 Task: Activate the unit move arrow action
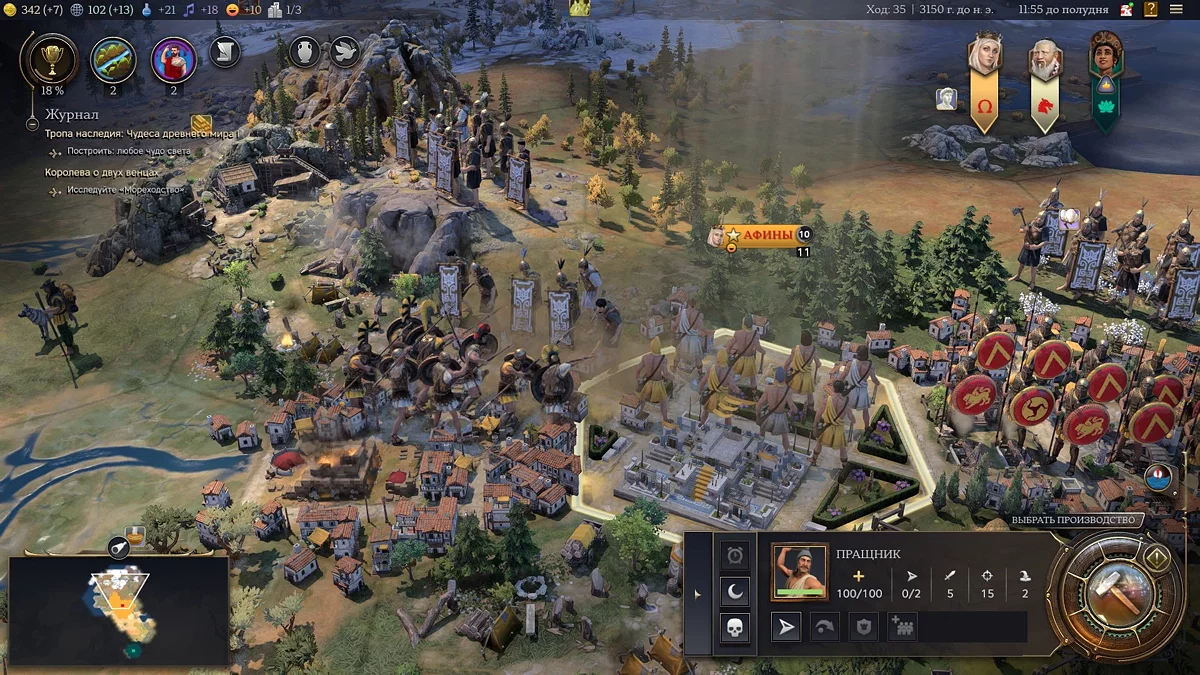coord(788,627)
